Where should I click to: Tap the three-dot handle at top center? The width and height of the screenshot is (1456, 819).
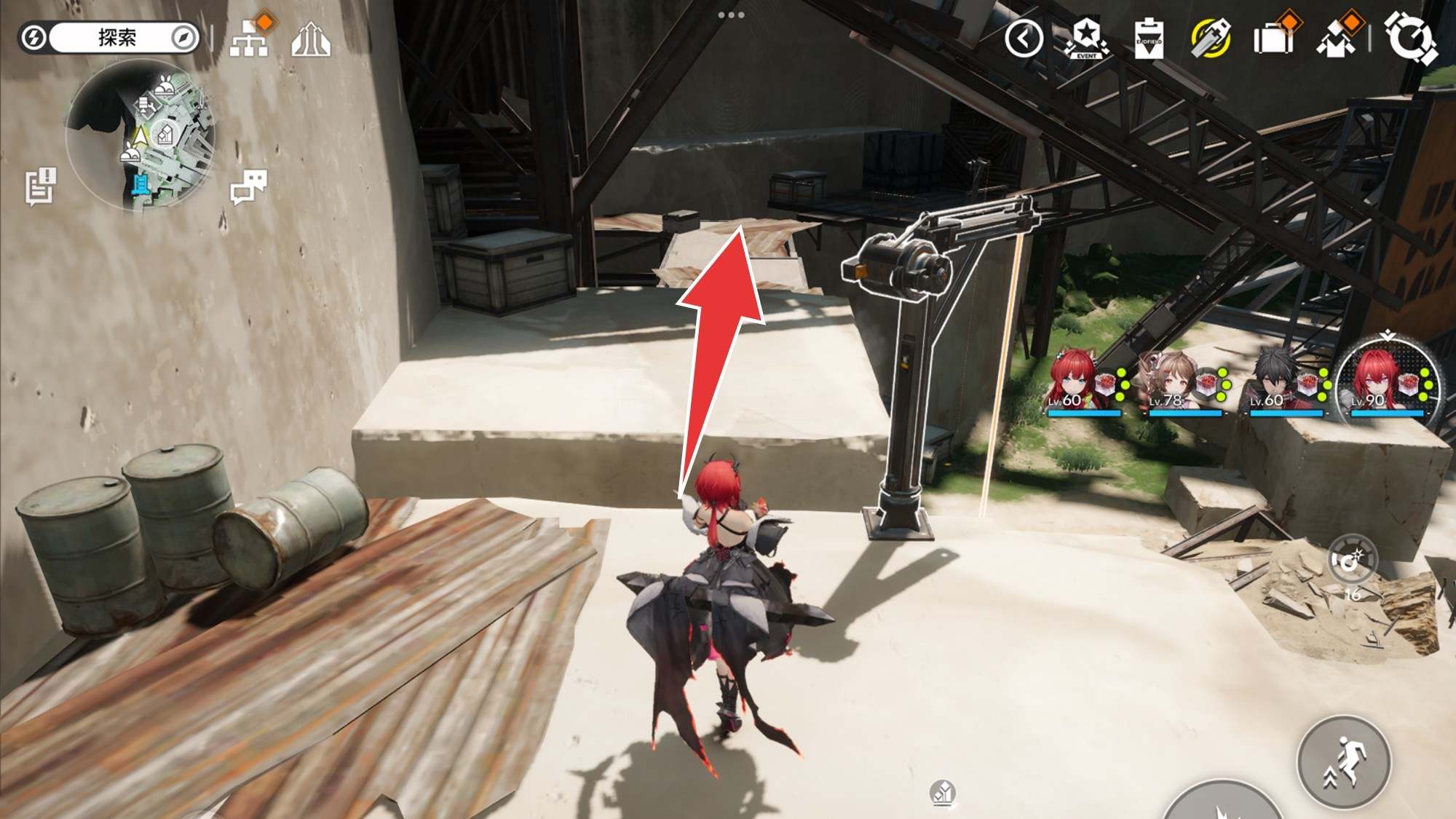click(x=730, y=15)
